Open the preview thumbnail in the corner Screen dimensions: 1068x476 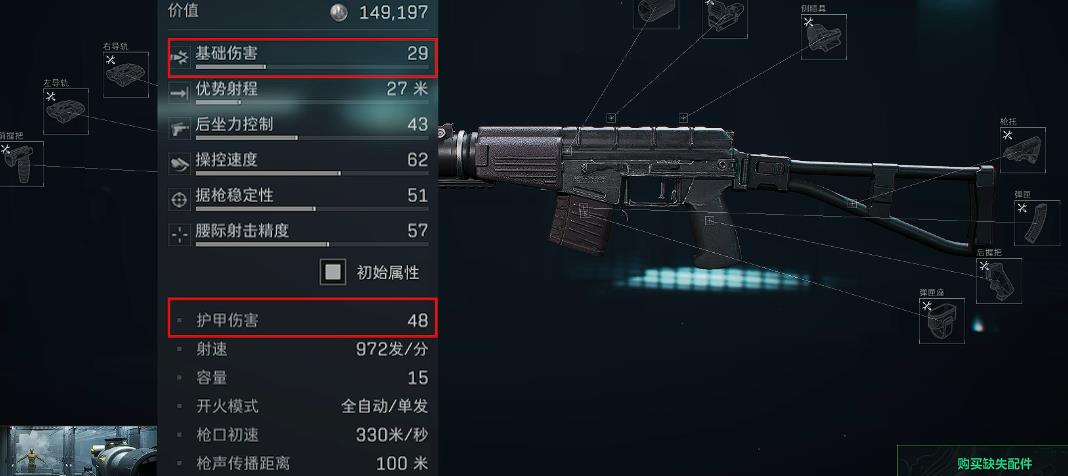coord(78,451)
